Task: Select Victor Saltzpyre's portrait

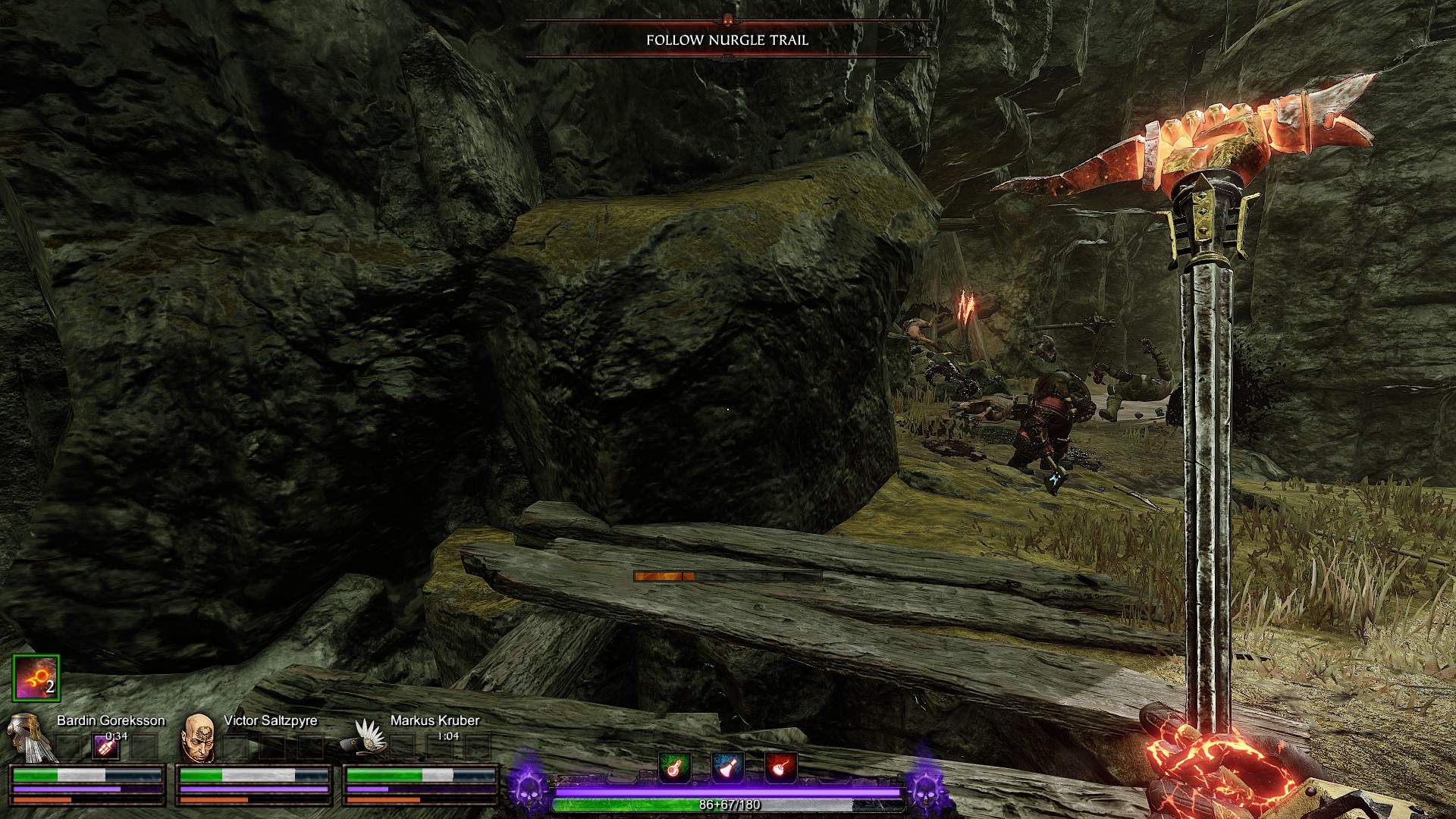Action: pyautogui.click(x=199, y=737)
